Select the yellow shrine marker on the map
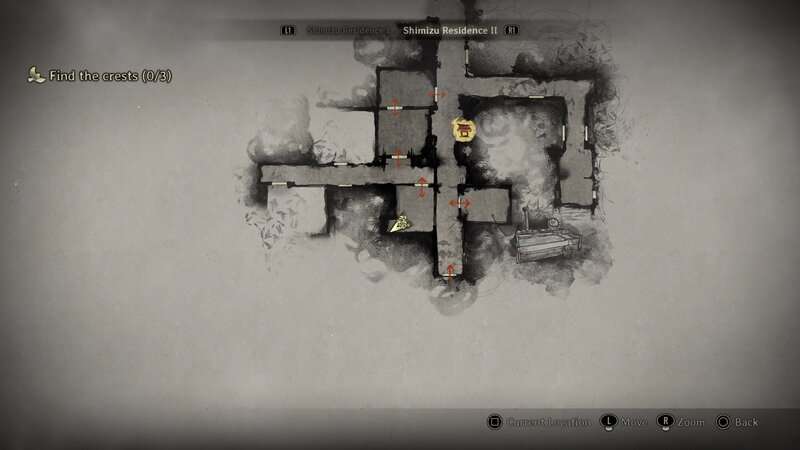The image size is (800, 450). tap(463, 130)
